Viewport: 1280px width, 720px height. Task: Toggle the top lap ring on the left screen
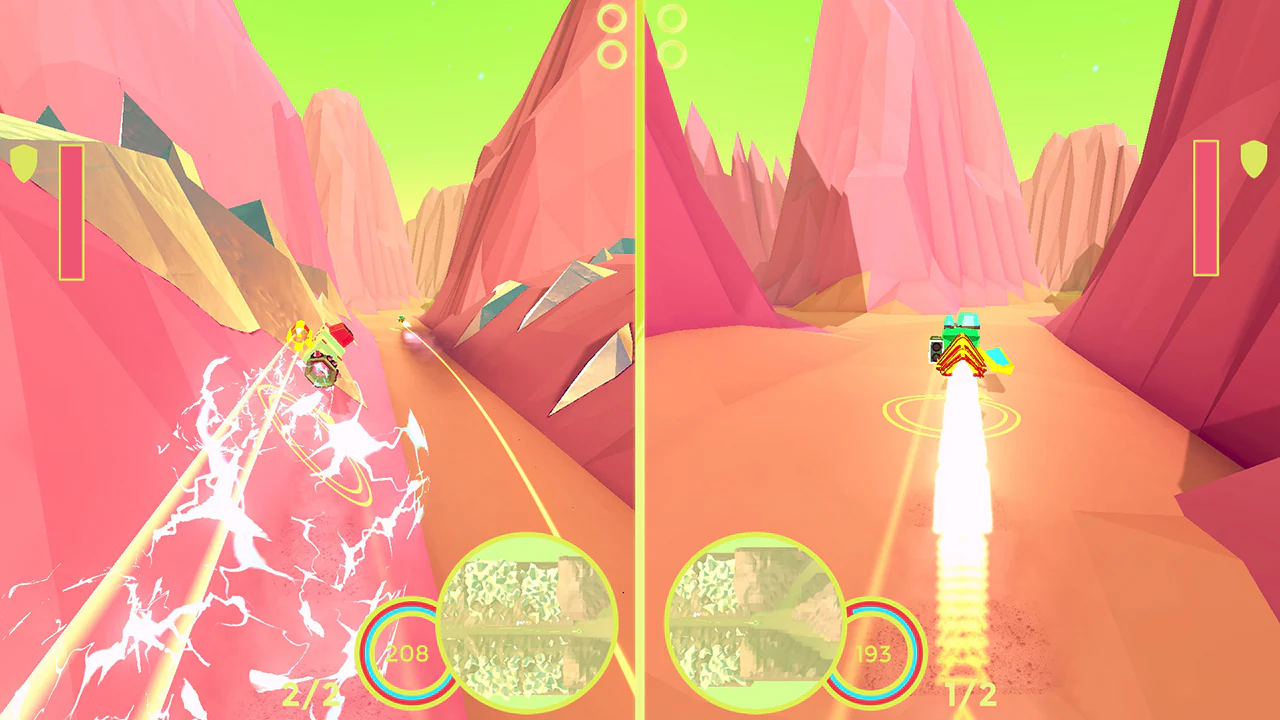(611, 18)
